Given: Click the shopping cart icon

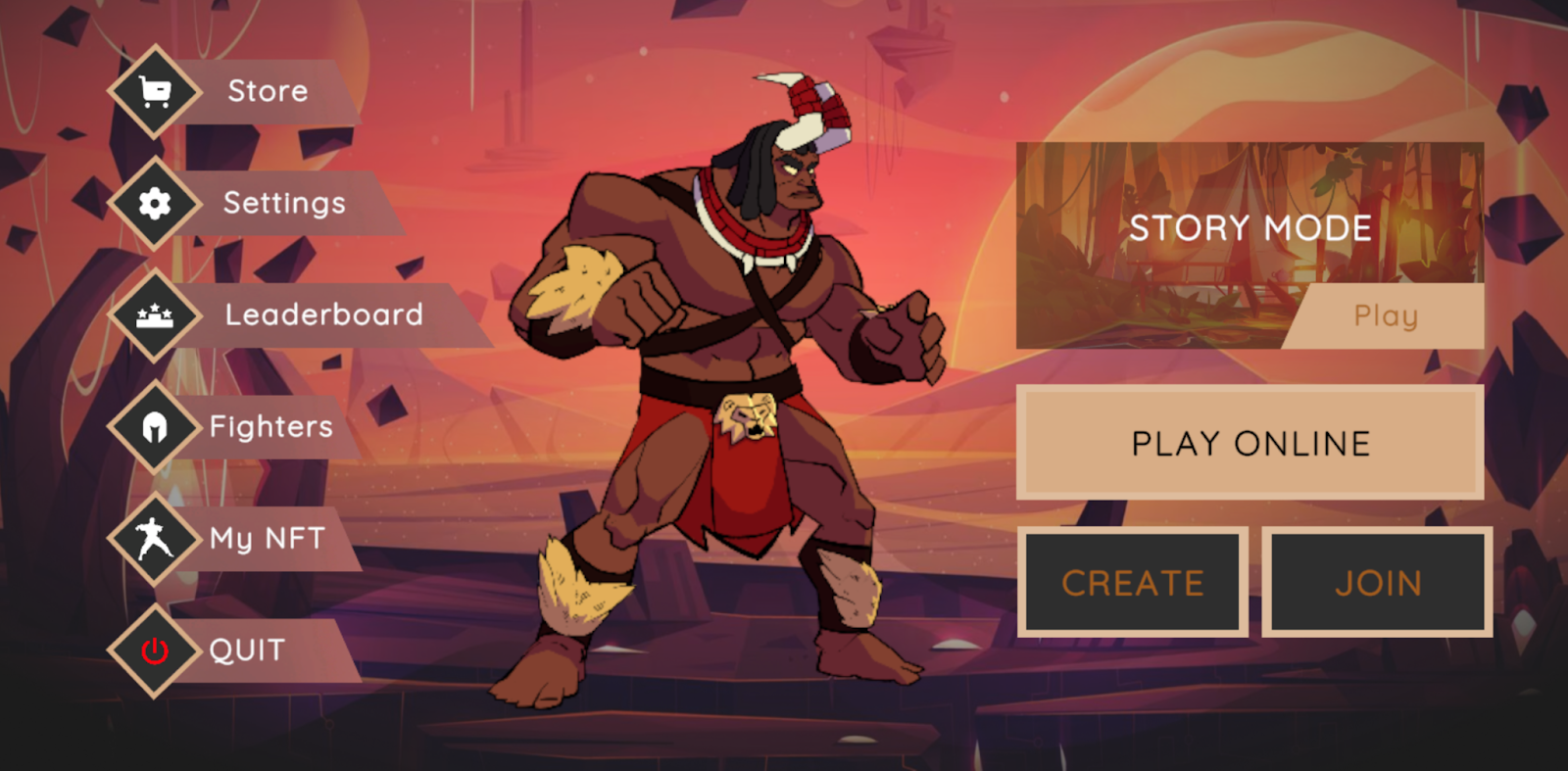Looking at the screenshot, I should tap(155, 91).
